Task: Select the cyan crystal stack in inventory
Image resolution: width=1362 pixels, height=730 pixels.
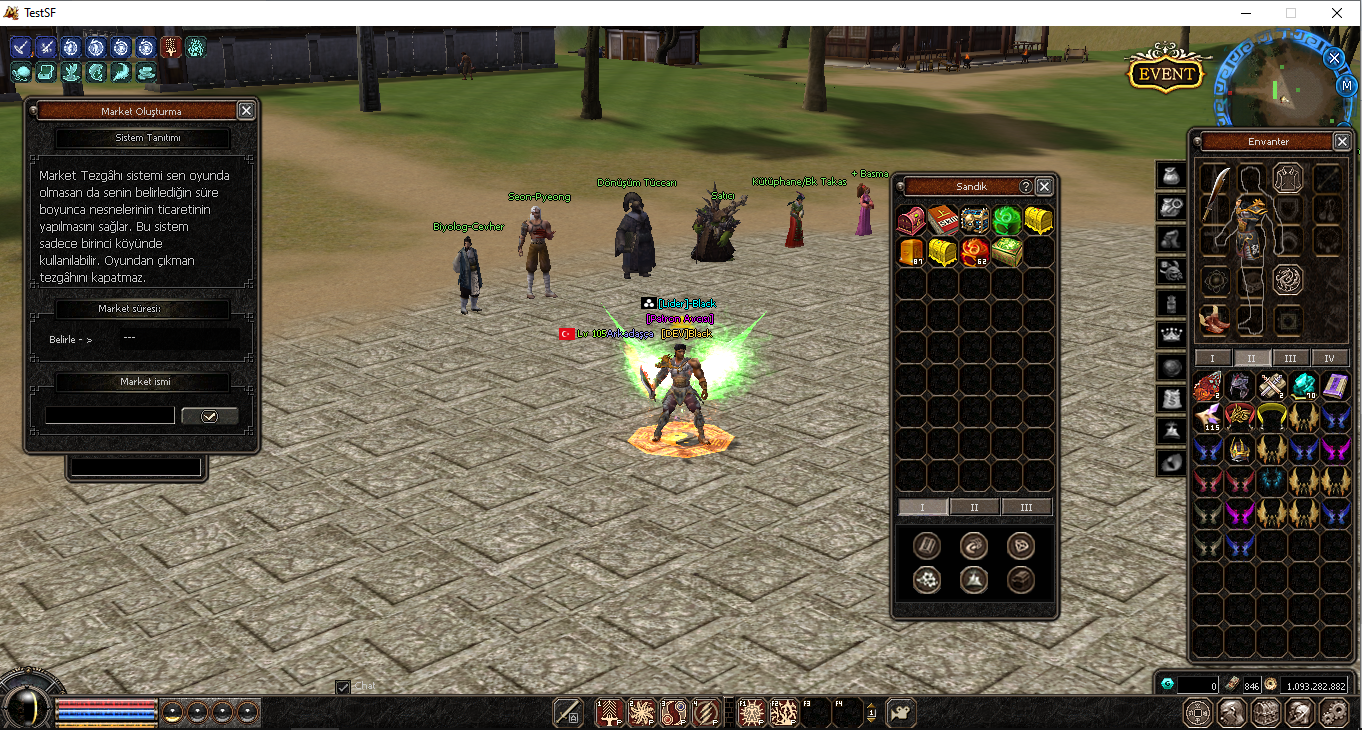Action: point(1304,386)
